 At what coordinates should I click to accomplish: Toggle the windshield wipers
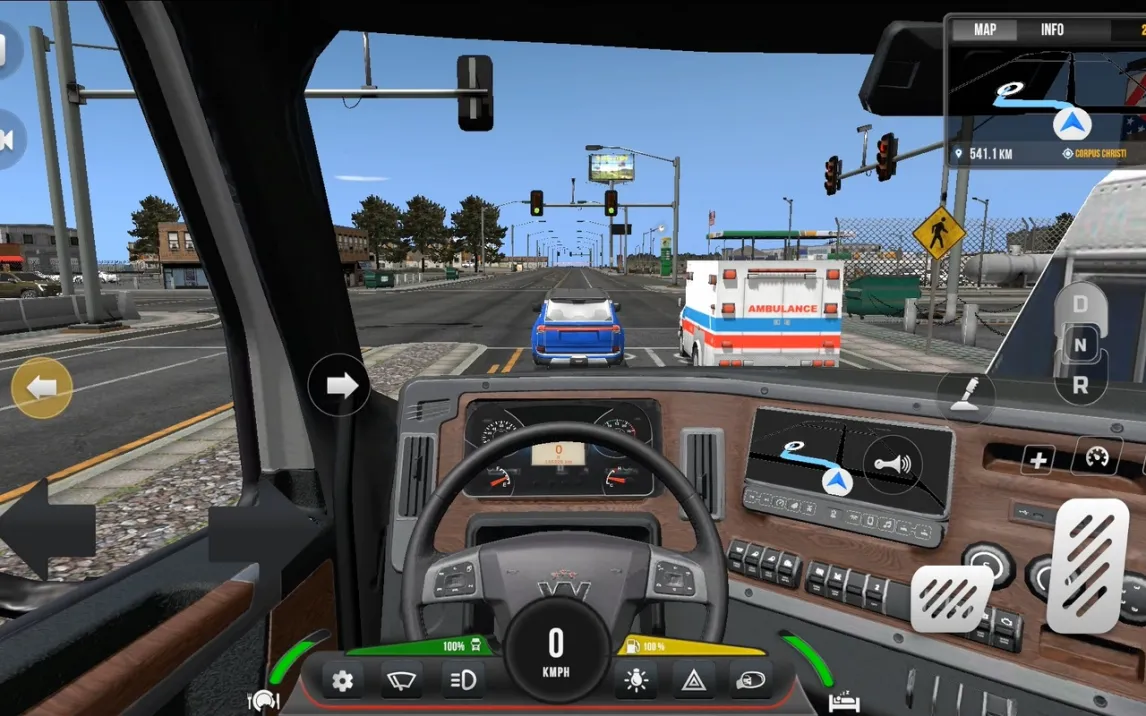(x=402, y=682)
